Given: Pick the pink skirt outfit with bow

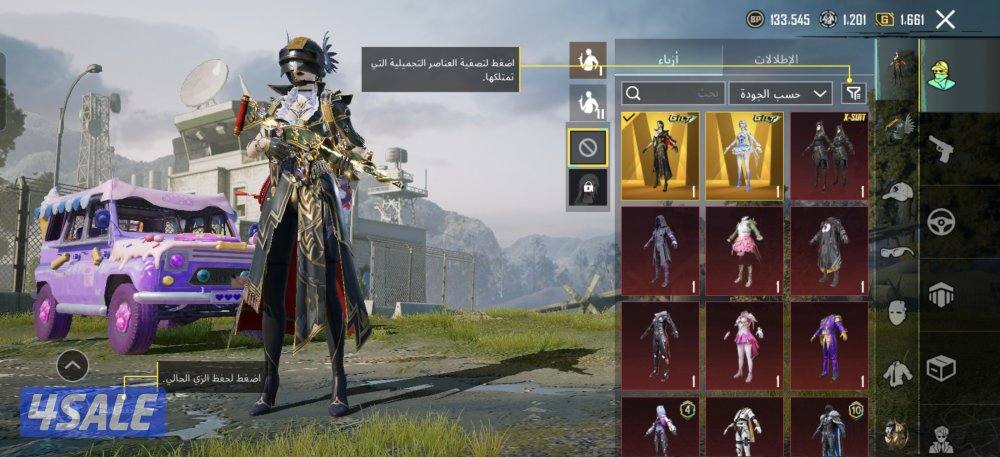Looking at the screenshot, I should coord(744,251).
